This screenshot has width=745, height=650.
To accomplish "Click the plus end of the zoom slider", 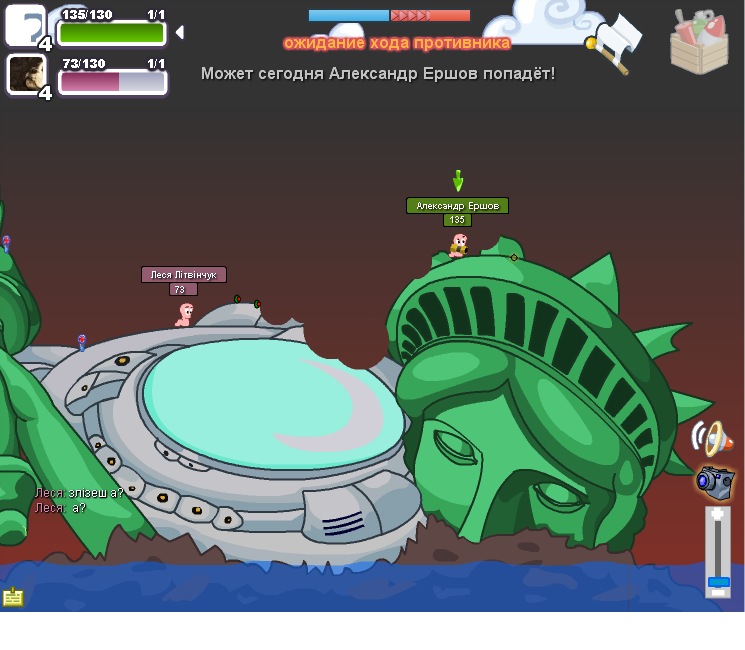I will [718, 514].
